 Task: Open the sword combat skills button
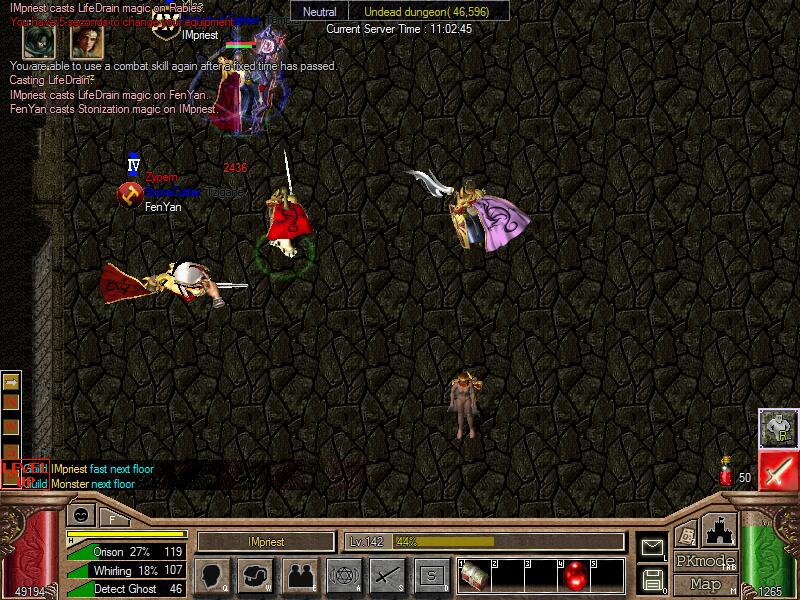387,575
